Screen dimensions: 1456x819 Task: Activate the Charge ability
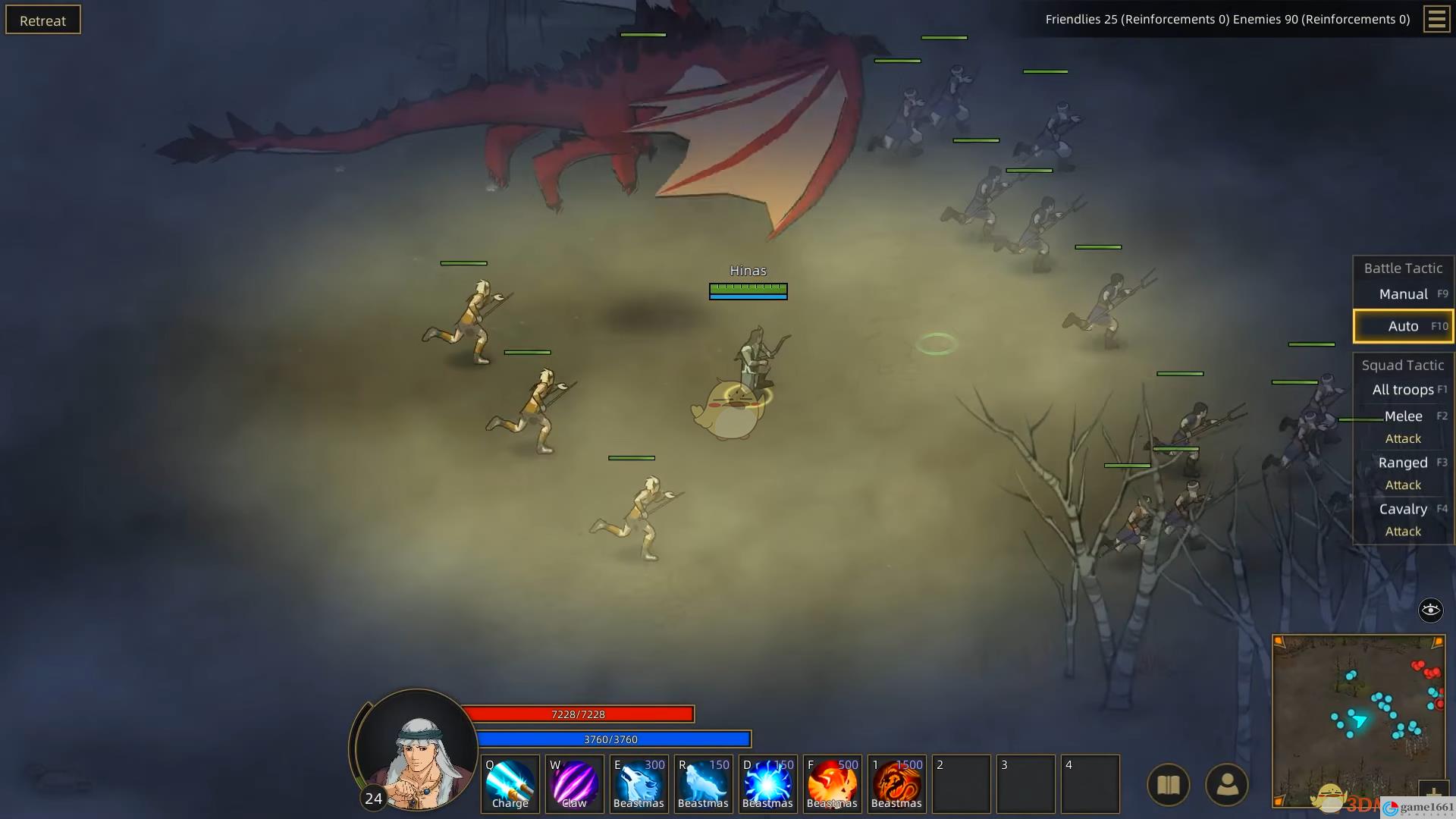tap(510, 784)
